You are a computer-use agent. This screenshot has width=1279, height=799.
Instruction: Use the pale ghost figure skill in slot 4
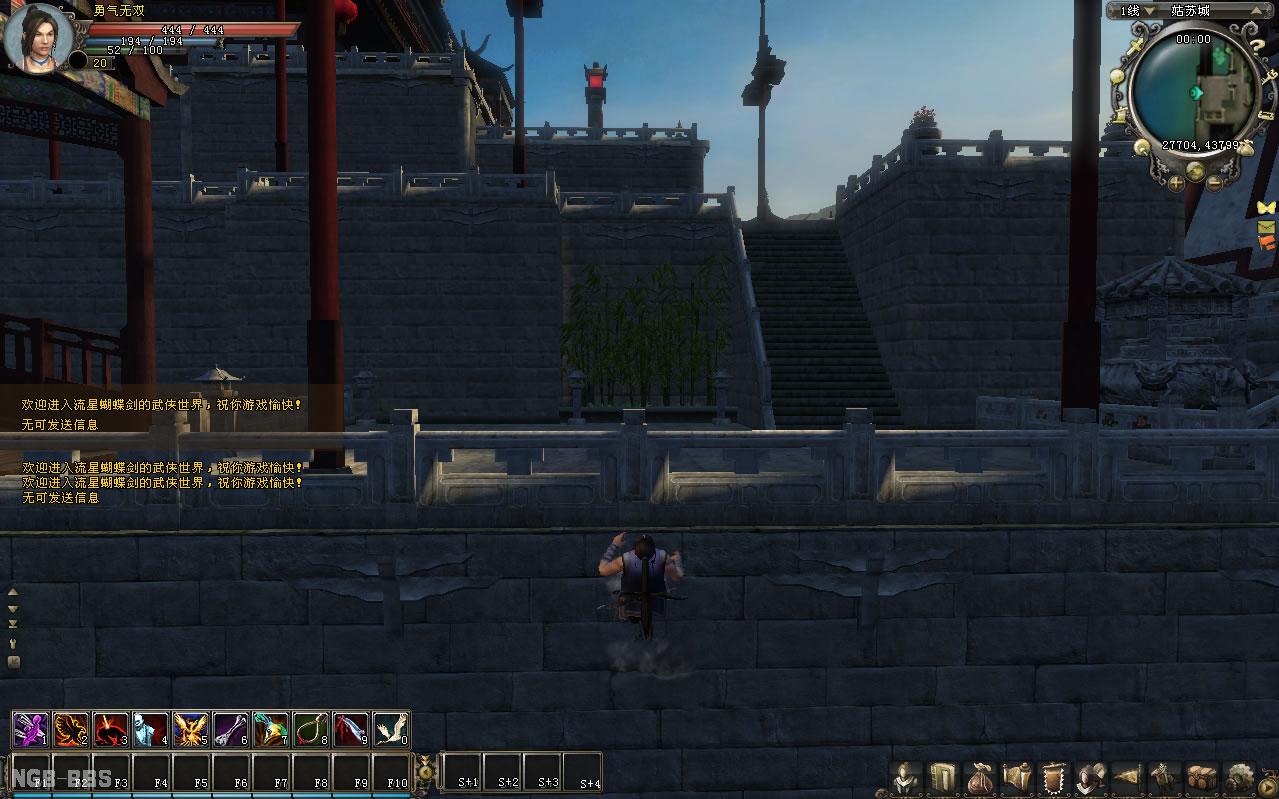tap(151, 729)
